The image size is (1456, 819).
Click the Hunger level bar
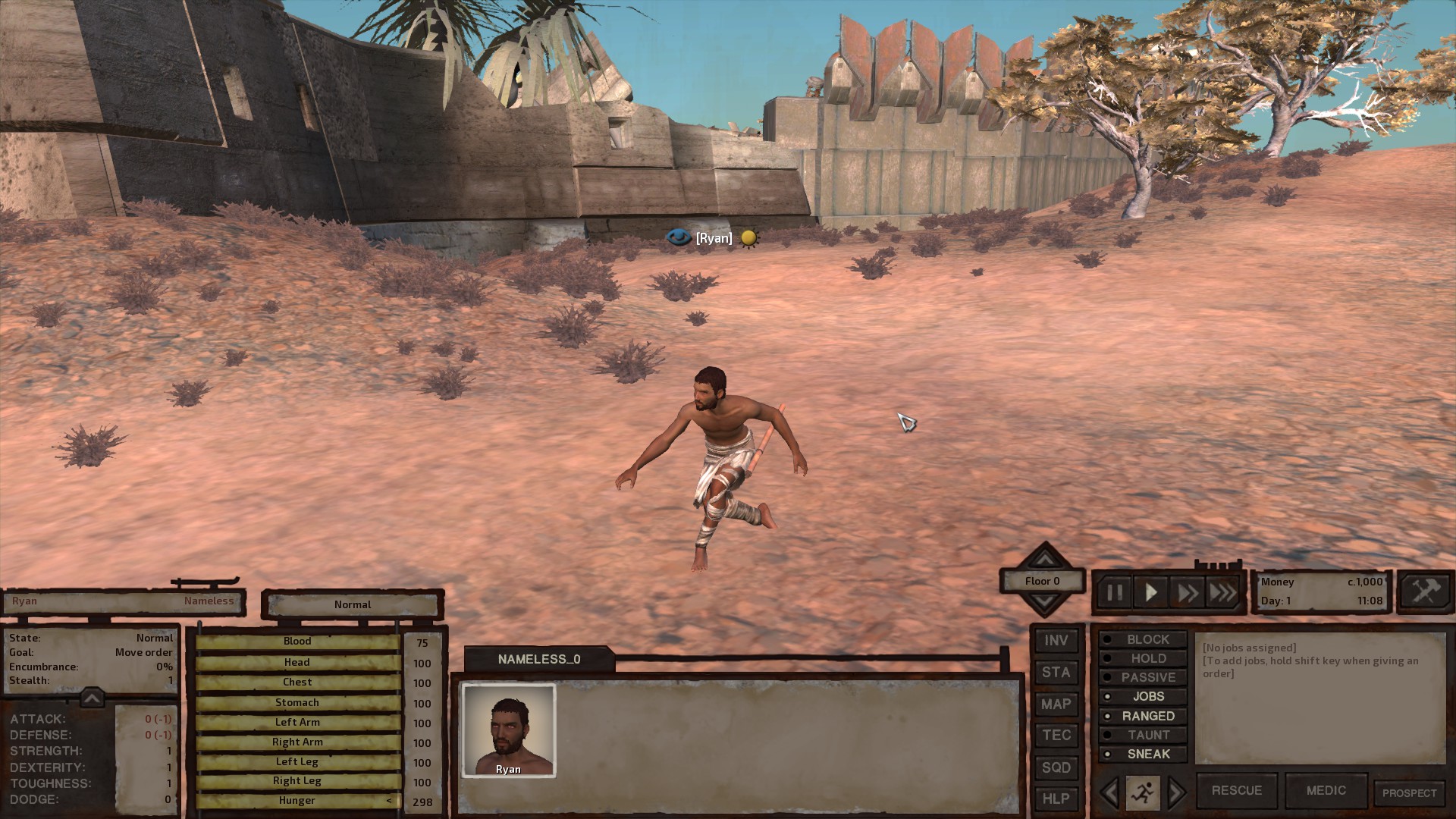click(297, 800)
